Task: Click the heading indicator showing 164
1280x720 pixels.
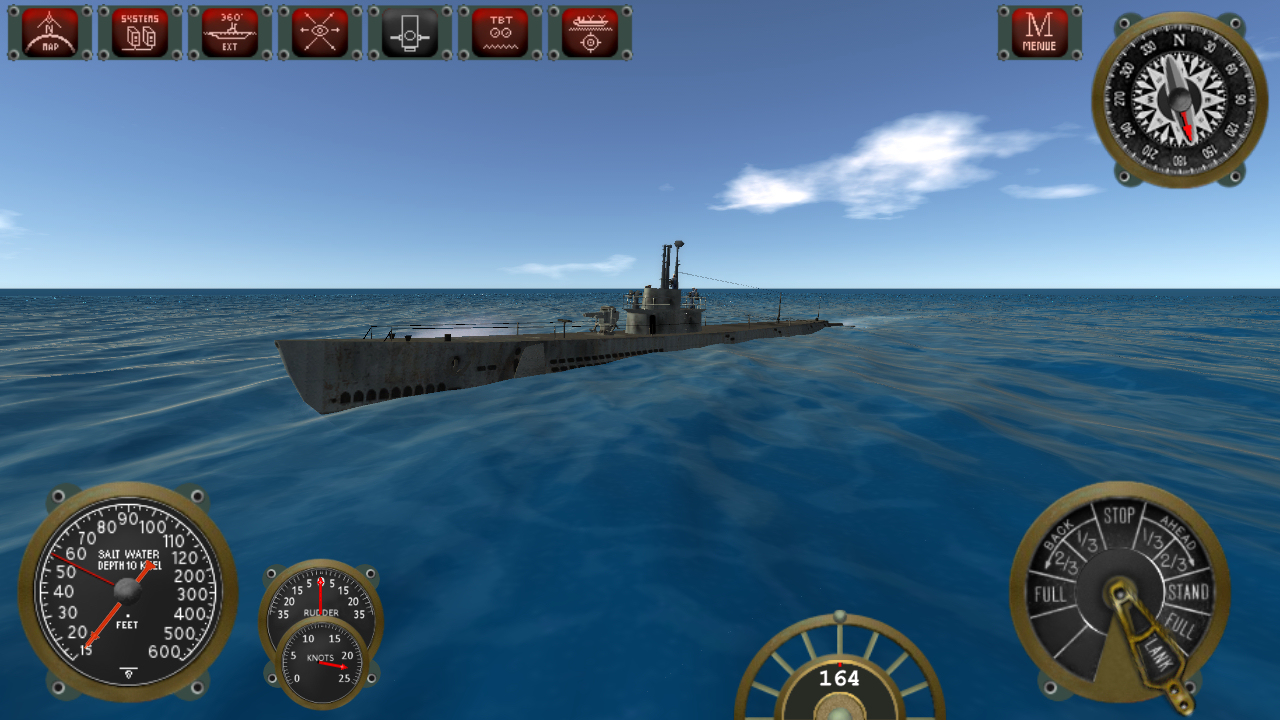Action: click(838, 678)
